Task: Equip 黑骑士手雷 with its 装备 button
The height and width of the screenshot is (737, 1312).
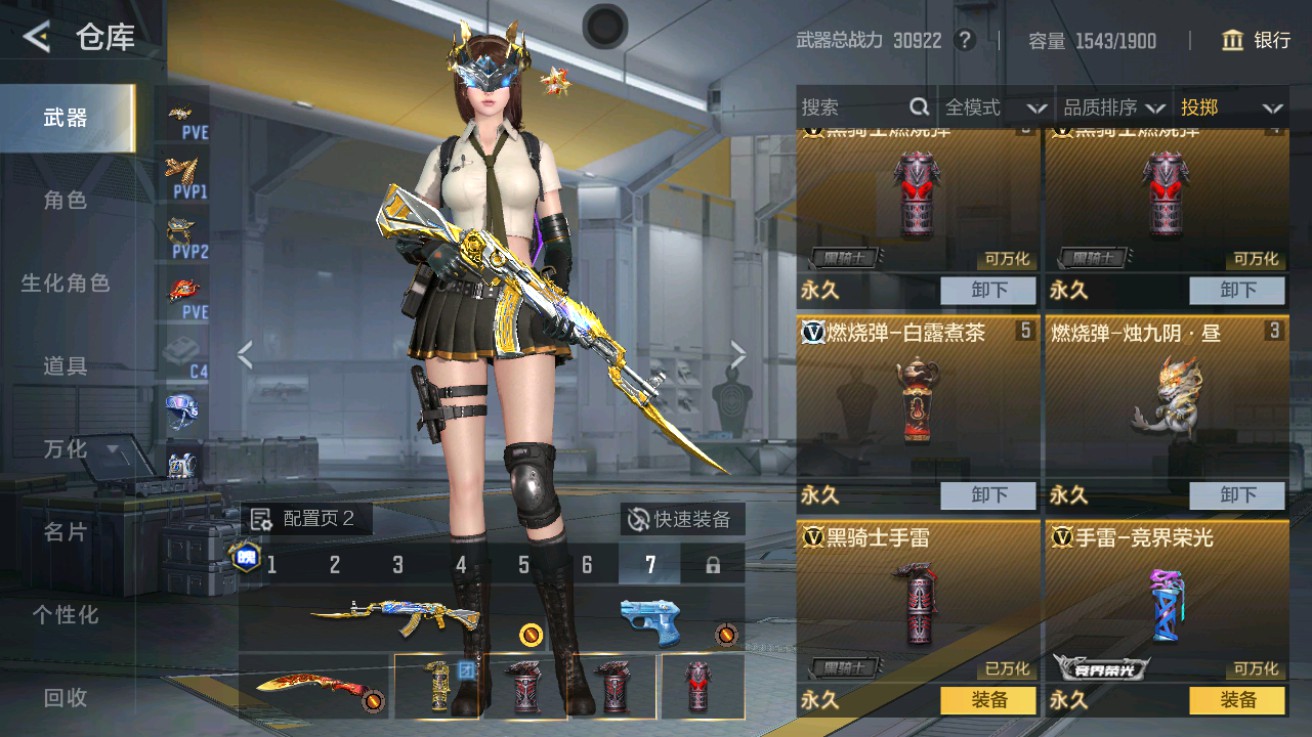Action: pyautogui.click(x=988, y=701)
